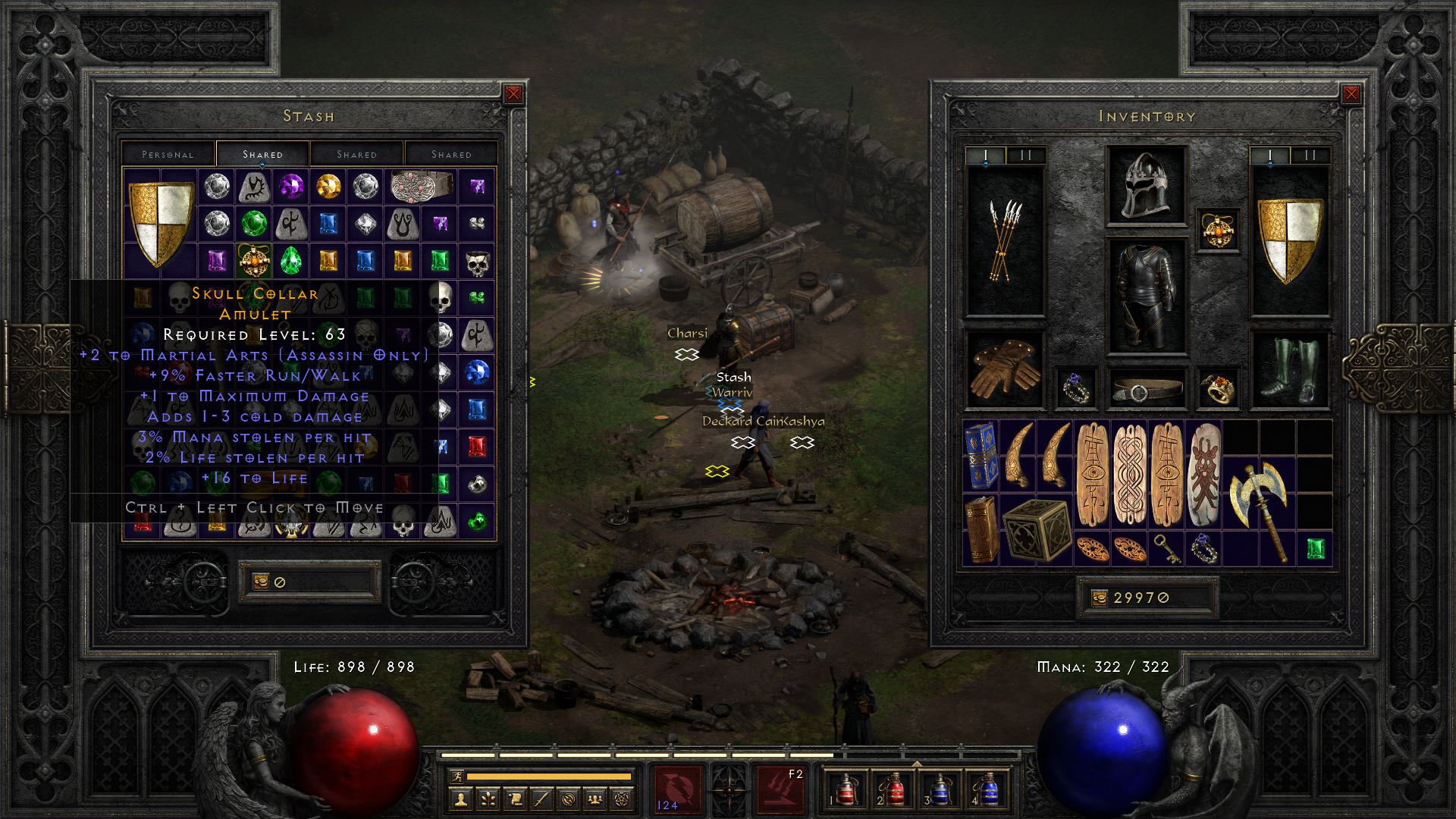
Task: Pick up the equipped javelins
Action: click(x=1005, y=240)
